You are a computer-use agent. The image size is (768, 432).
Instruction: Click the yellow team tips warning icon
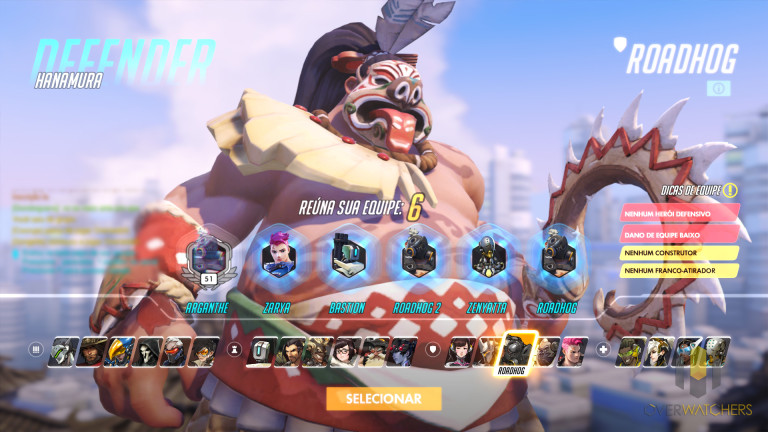click(731, 190)
